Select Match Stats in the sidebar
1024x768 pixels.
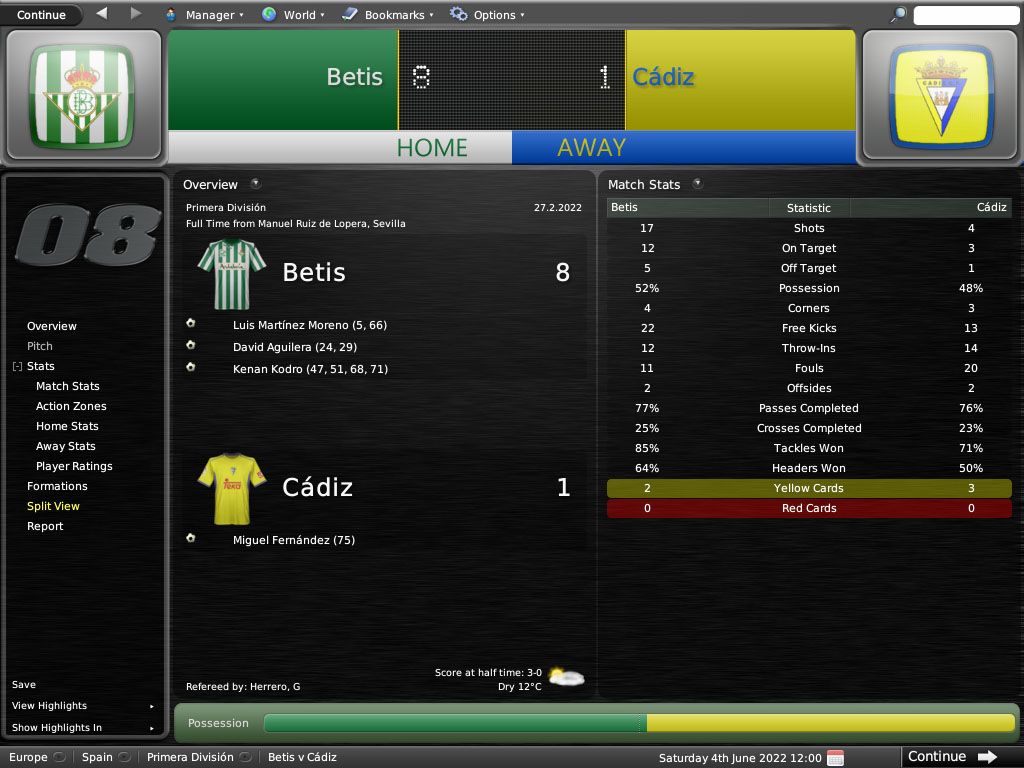68,386
